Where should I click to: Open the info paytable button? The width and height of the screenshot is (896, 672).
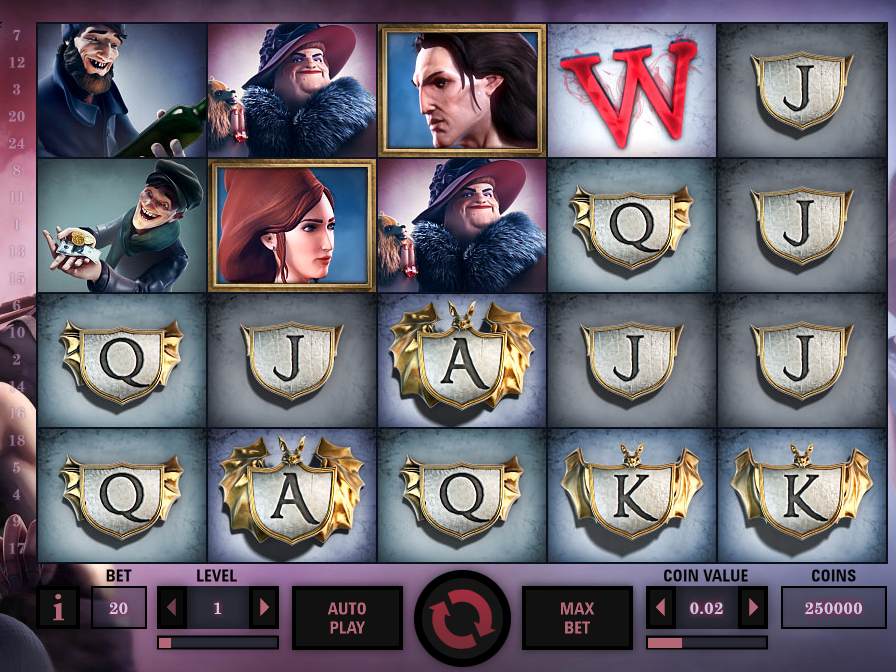pyautogui.click(x=57, y=608)
